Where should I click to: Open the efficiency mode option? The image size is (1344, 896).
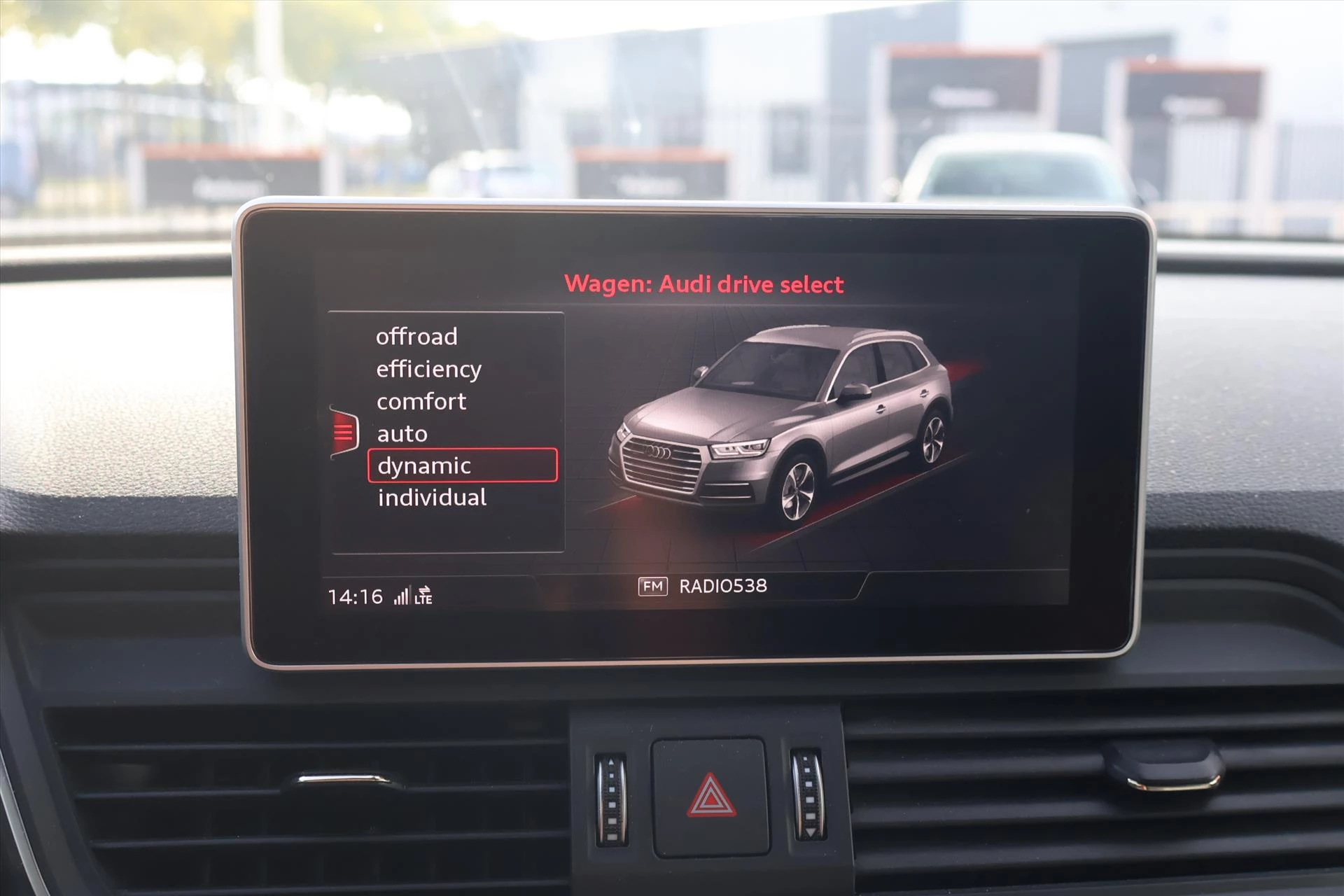(x=428, y=369)
